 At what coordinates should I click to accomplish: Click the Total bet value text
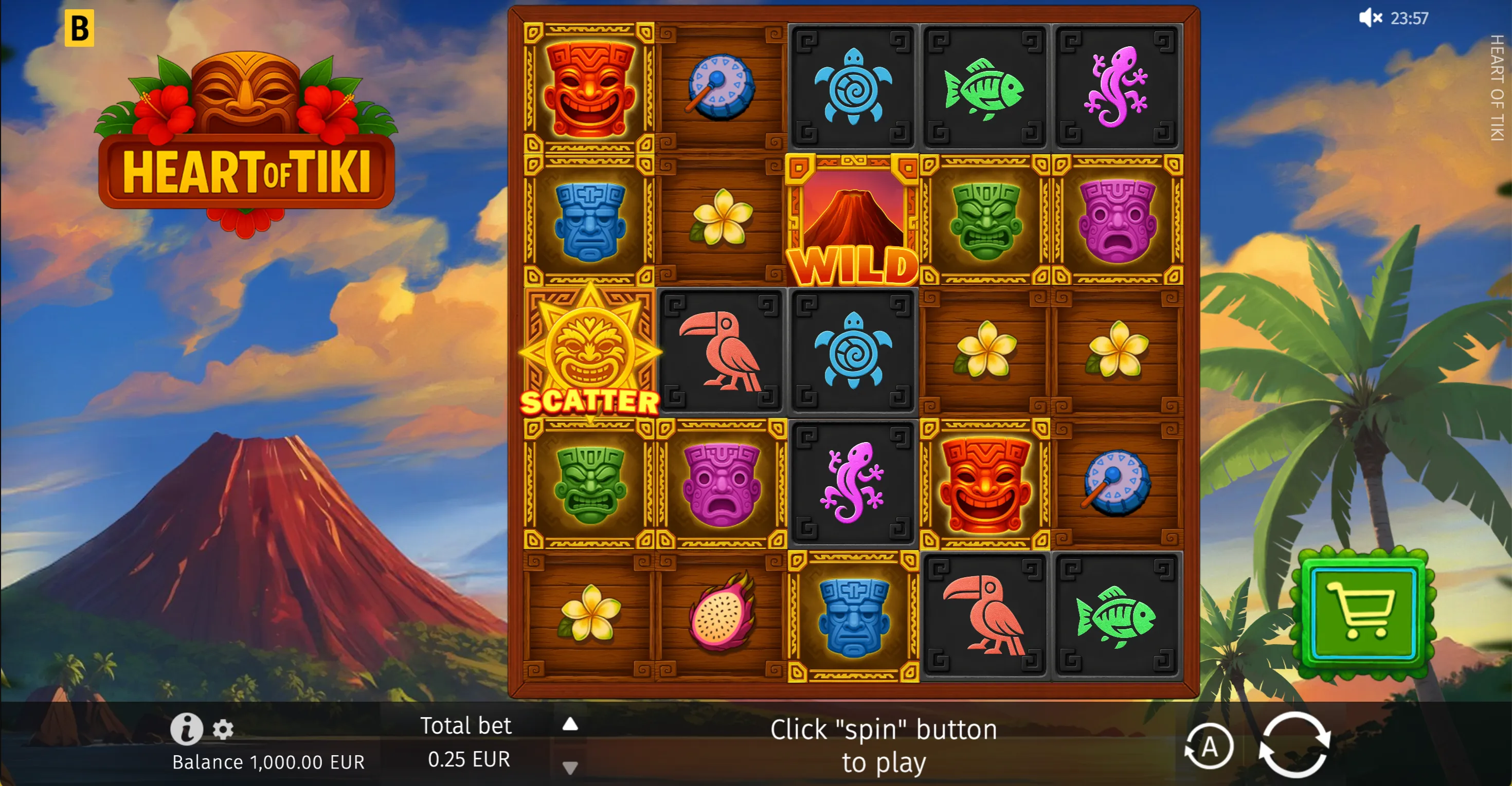point(468,760)
